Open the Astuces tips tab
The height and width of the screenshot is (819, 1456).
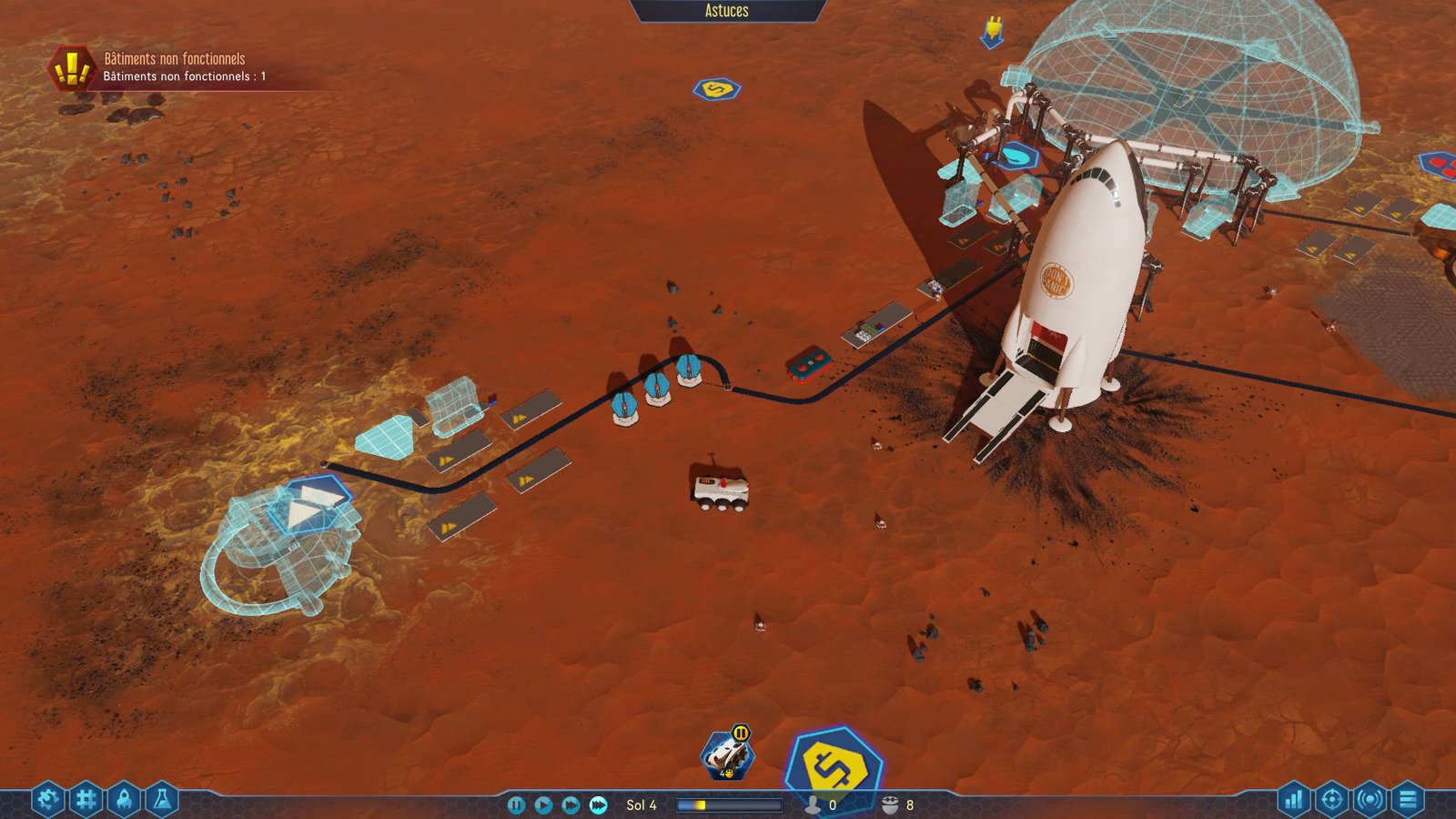(726, 11)
